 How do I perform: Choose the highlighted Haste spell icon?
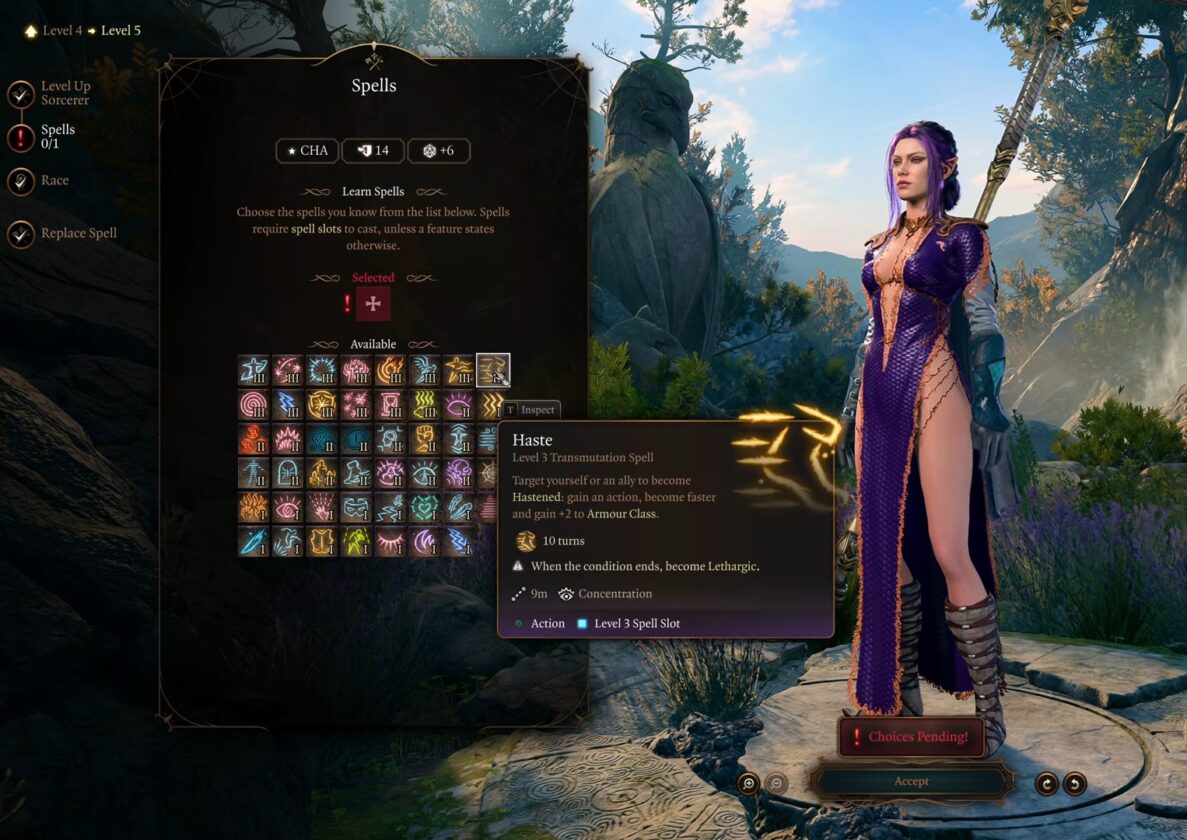pos(492,370)
